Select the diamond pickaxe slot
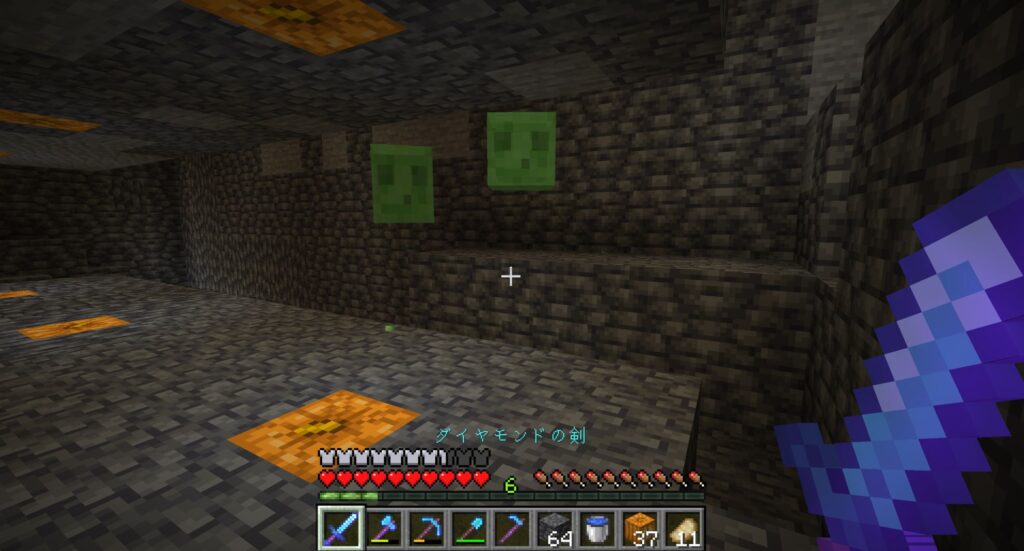Screen dimensions: 1024x551 click(425, 526)
